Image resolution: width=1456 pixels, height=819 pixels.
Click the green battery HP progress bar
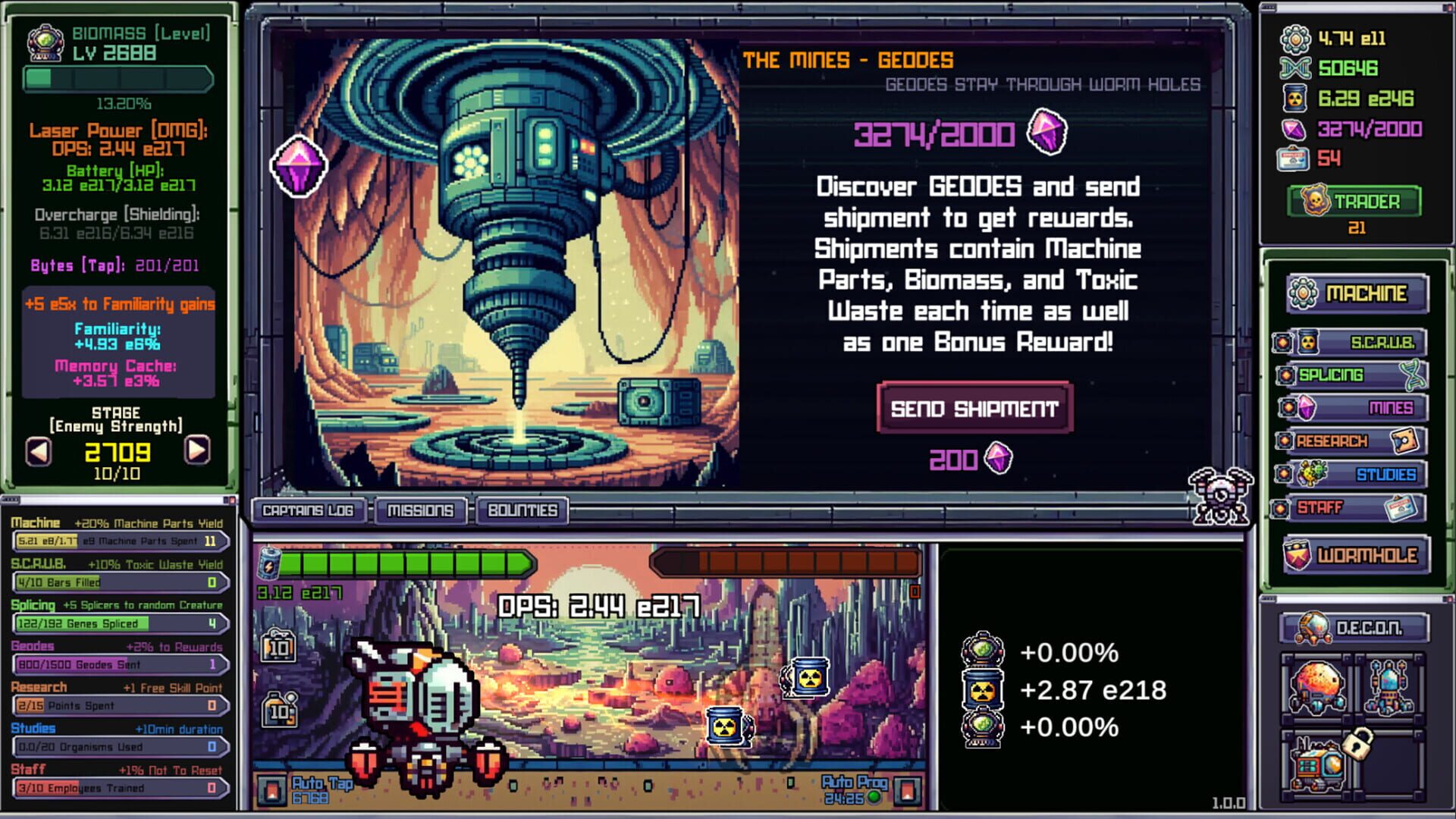[402, 563]
